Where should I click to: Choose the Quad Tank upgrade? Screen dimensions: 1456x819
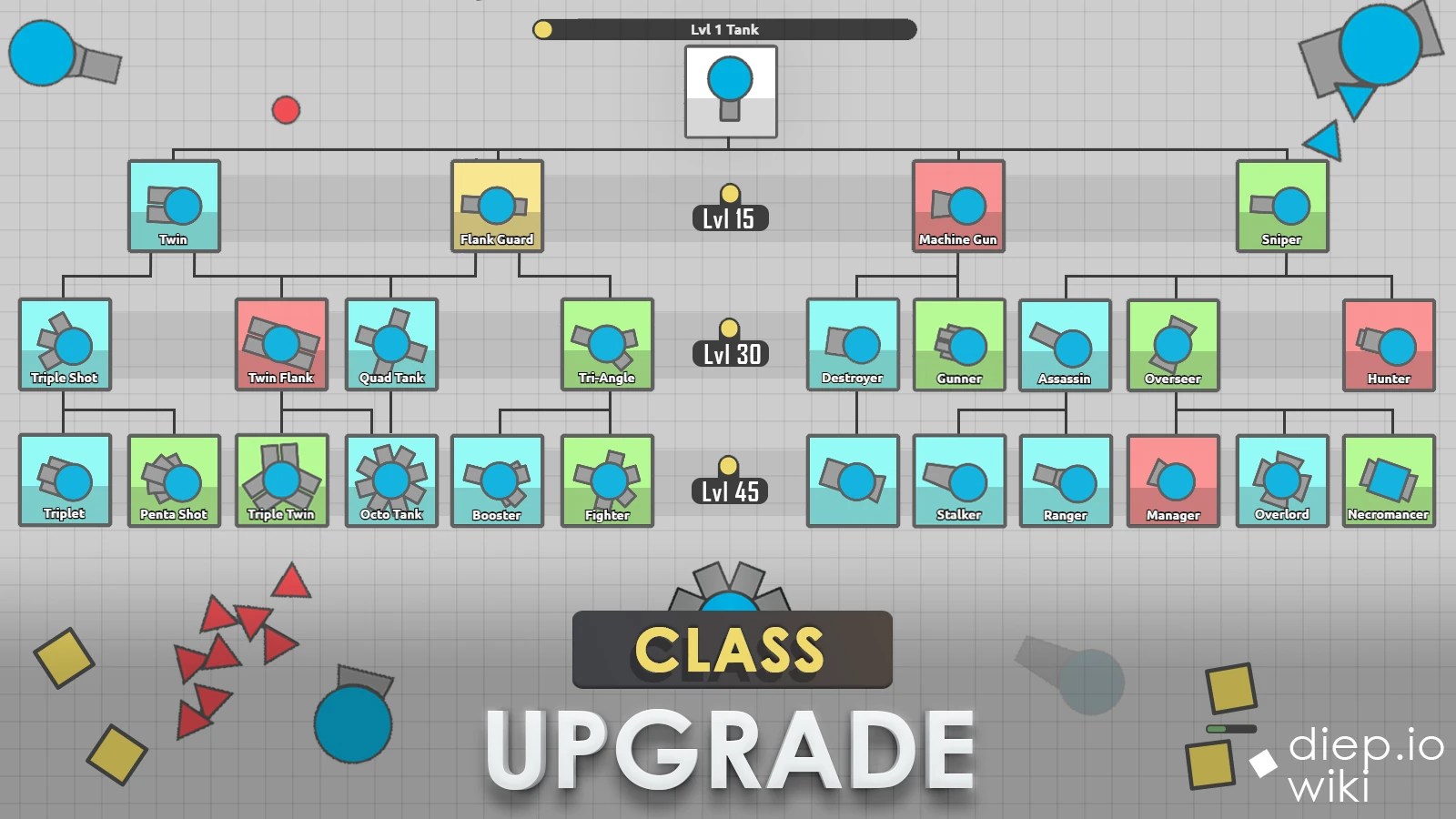393,344
